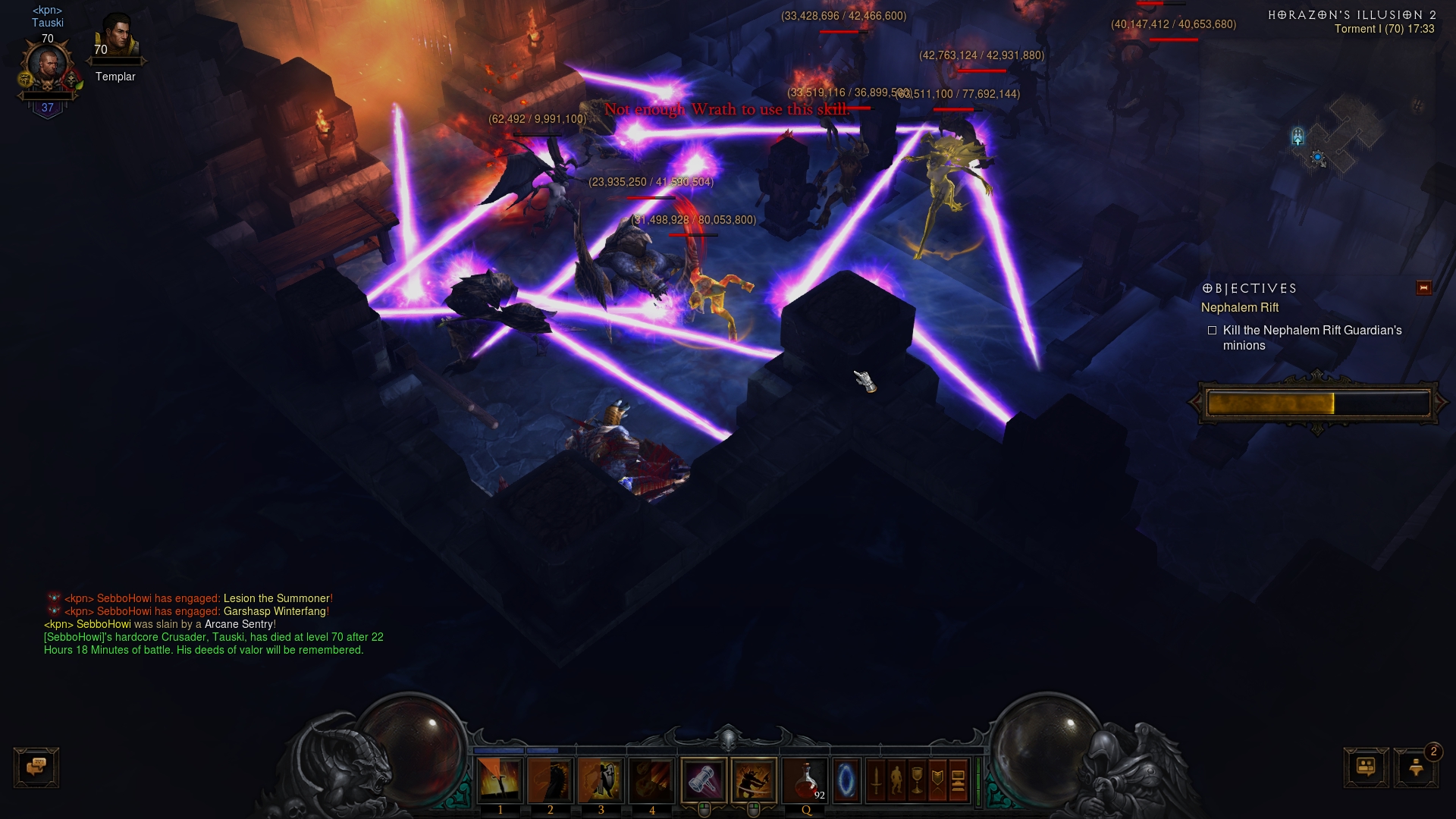Screen dimensions: 1456x819
Task: Use the knight-and-shield skill in slot 3
Action: tap(601, 780)
